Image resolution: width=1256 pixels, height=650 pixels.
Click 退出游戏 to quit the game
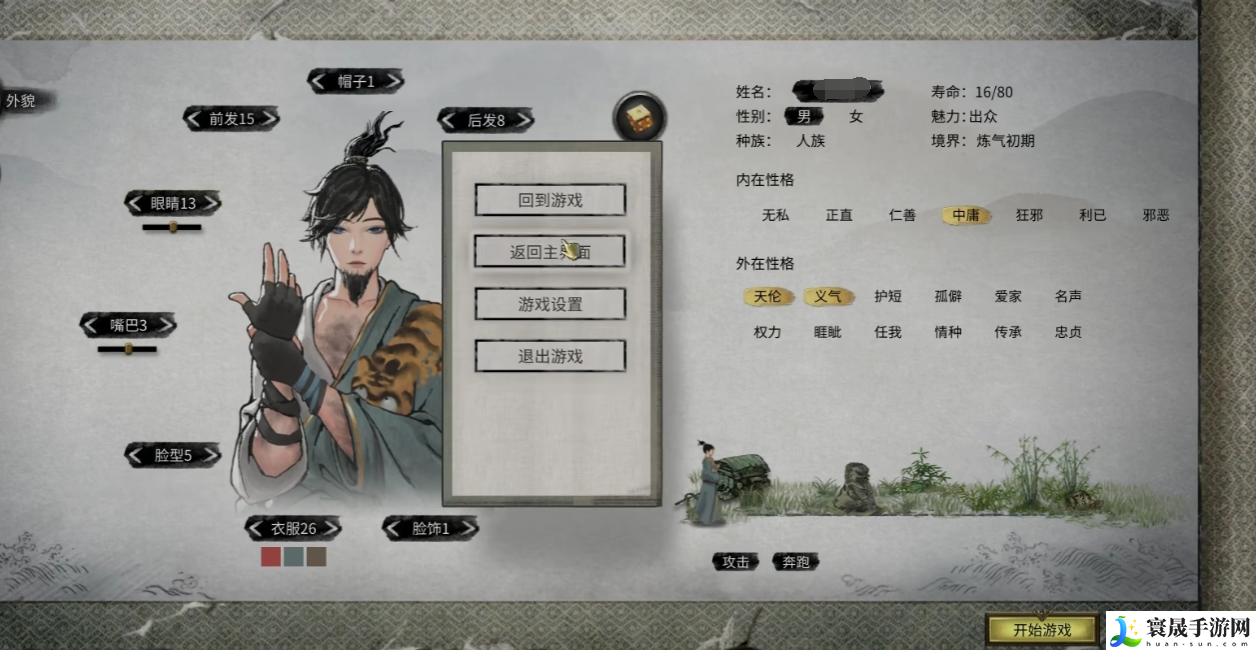tap(550, 356)
